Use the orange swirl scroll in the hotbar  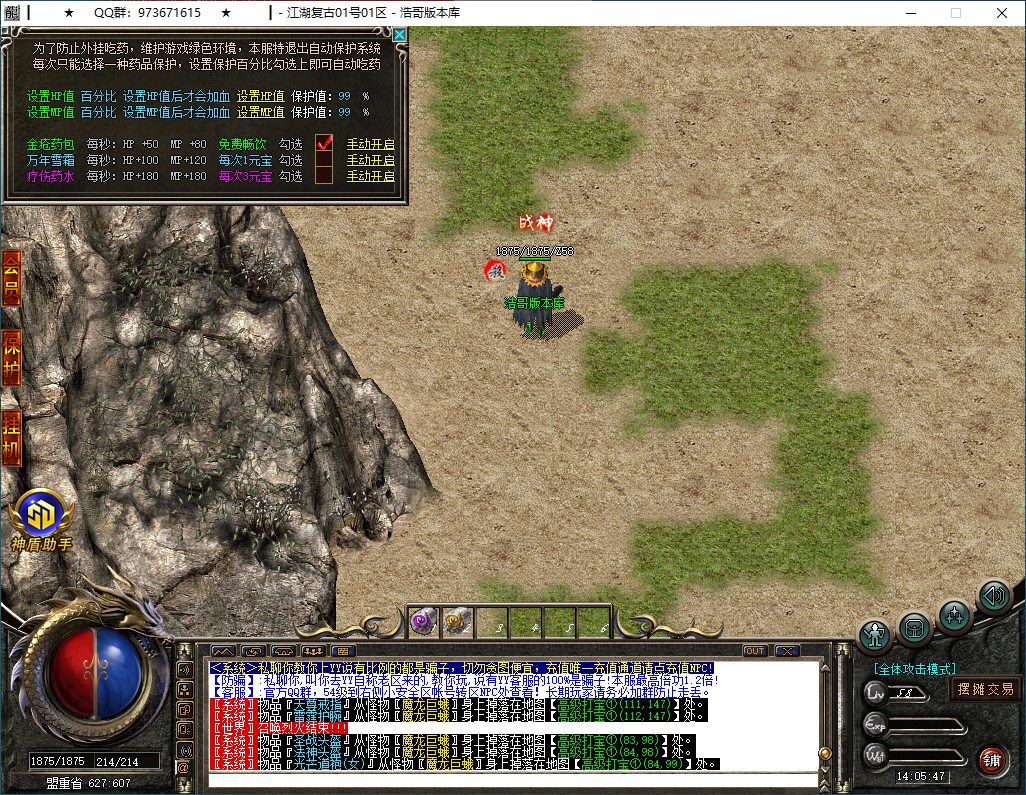click(x=457, y=621)
